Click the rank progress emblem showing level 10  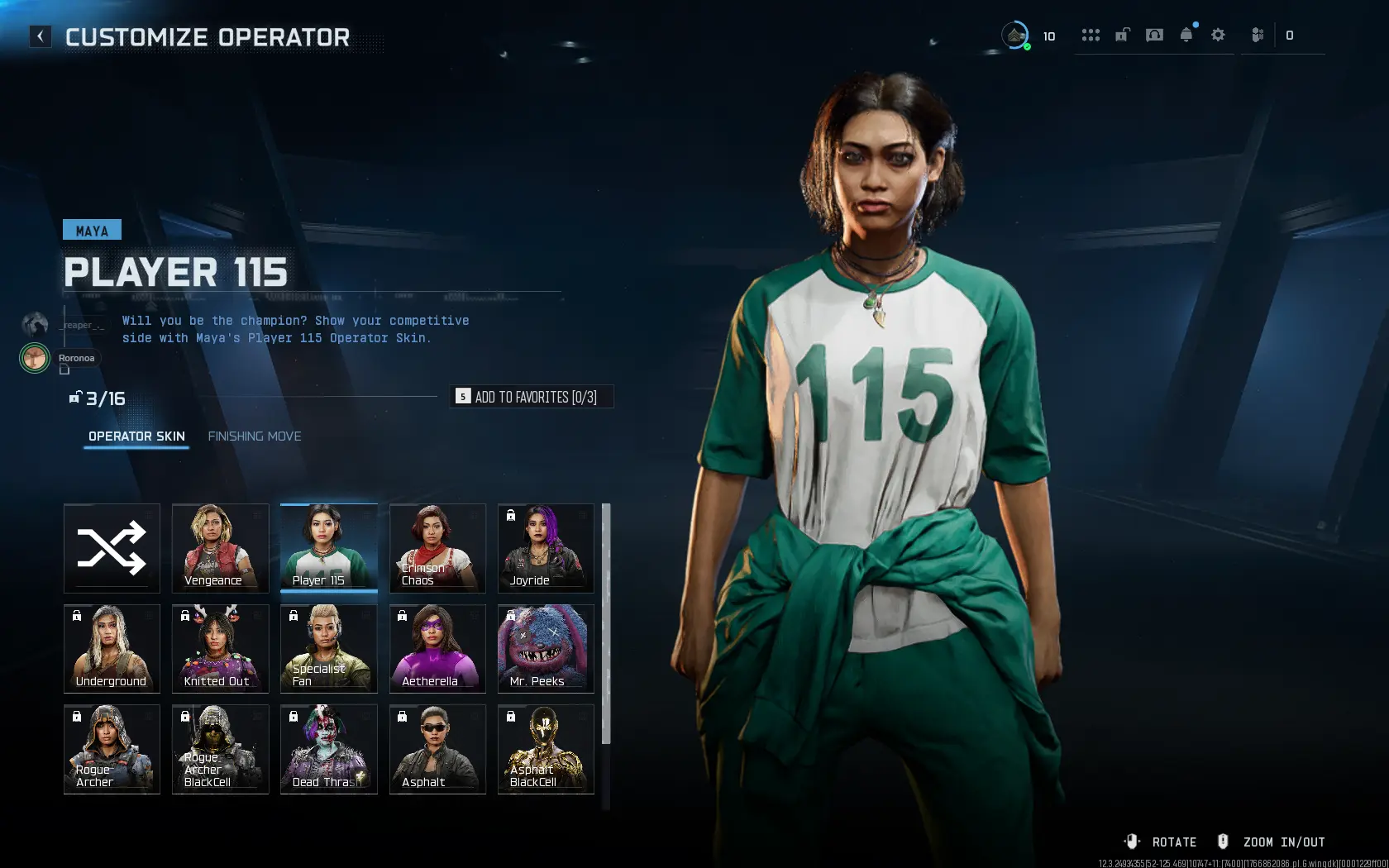click(1015, 35)
